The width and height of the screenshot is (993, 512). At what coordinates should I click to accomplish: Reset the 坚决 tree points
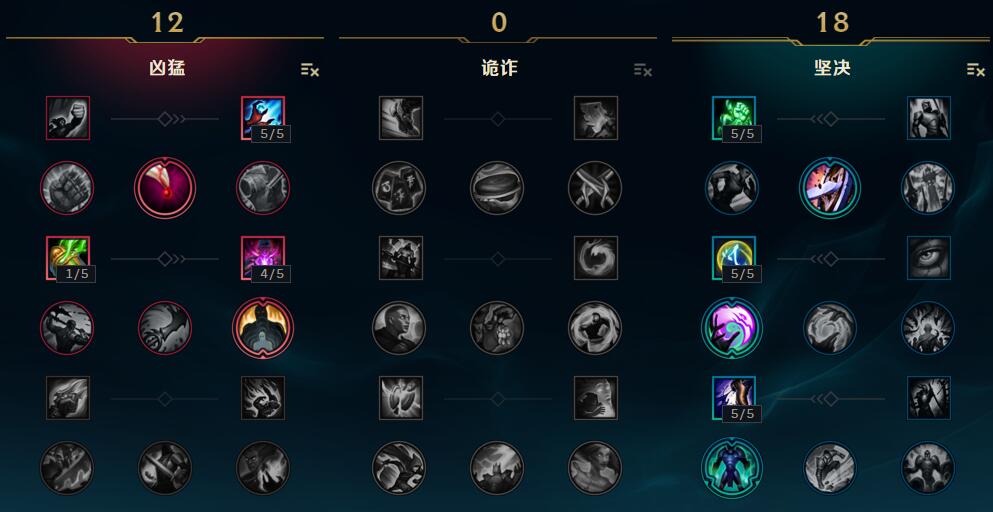pos(976,70)
